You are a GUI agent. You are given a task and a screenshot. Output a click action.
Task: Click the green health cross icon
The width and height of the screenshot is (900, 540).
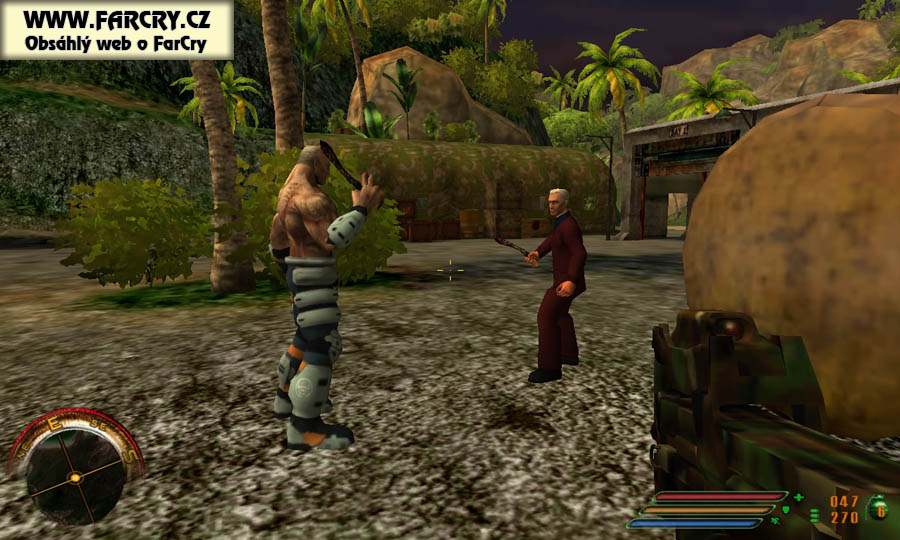[798, 496]
